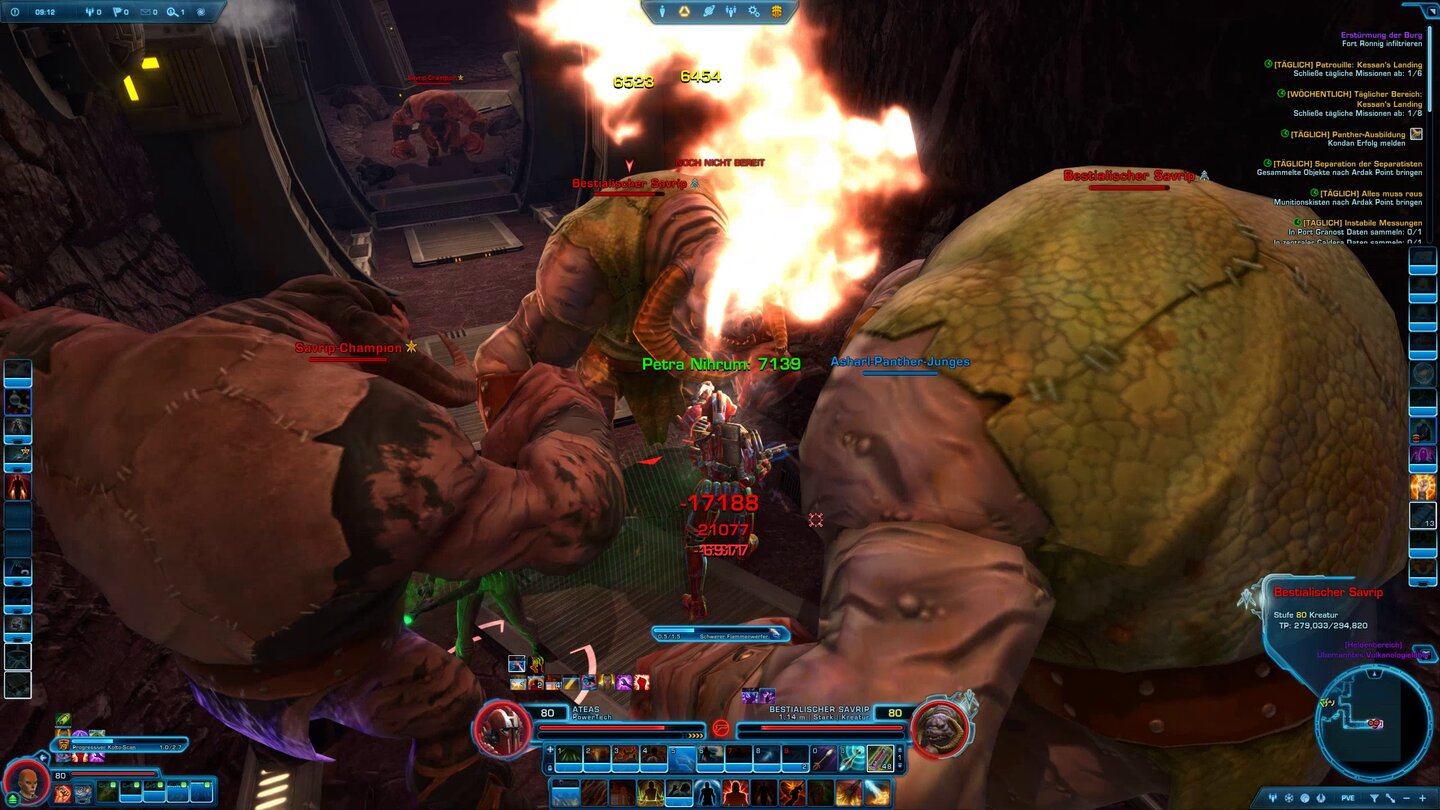Open the Cartel Market via the golden icon
This screenshot has height=810, width=1440.
tap(778, 12)
